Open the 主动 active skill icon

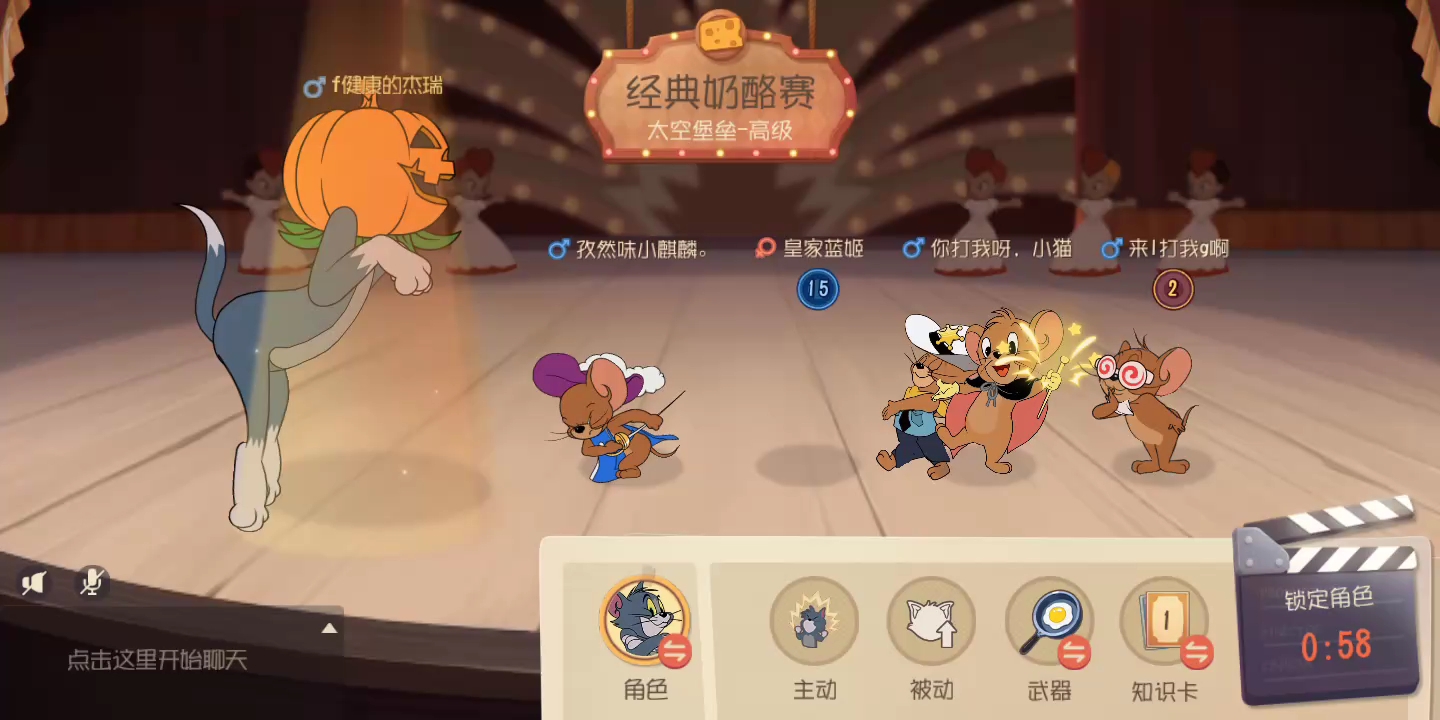click(x=814, y=620)
